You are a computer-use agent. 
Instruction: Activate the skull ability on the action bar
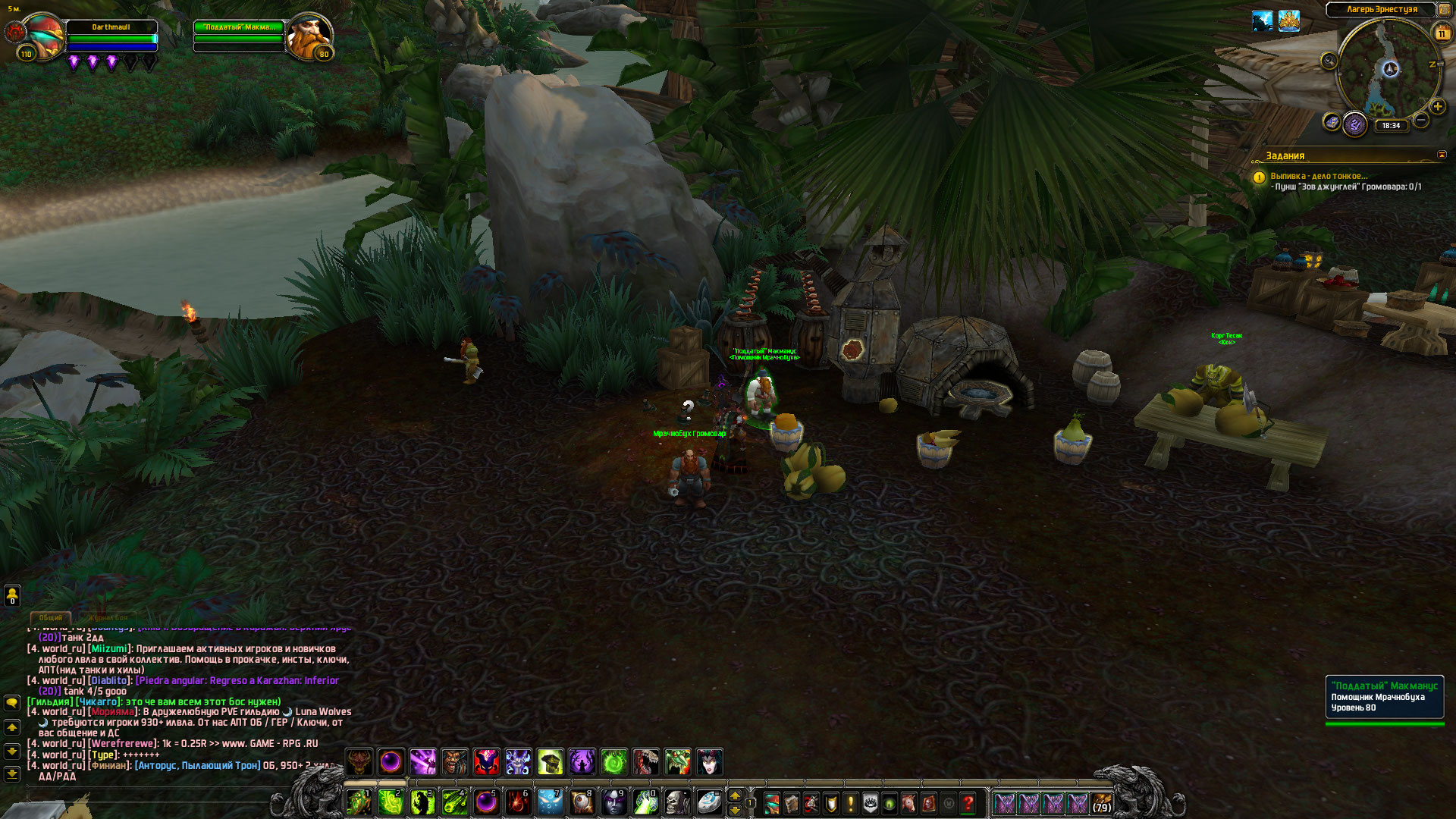[677, 802]
